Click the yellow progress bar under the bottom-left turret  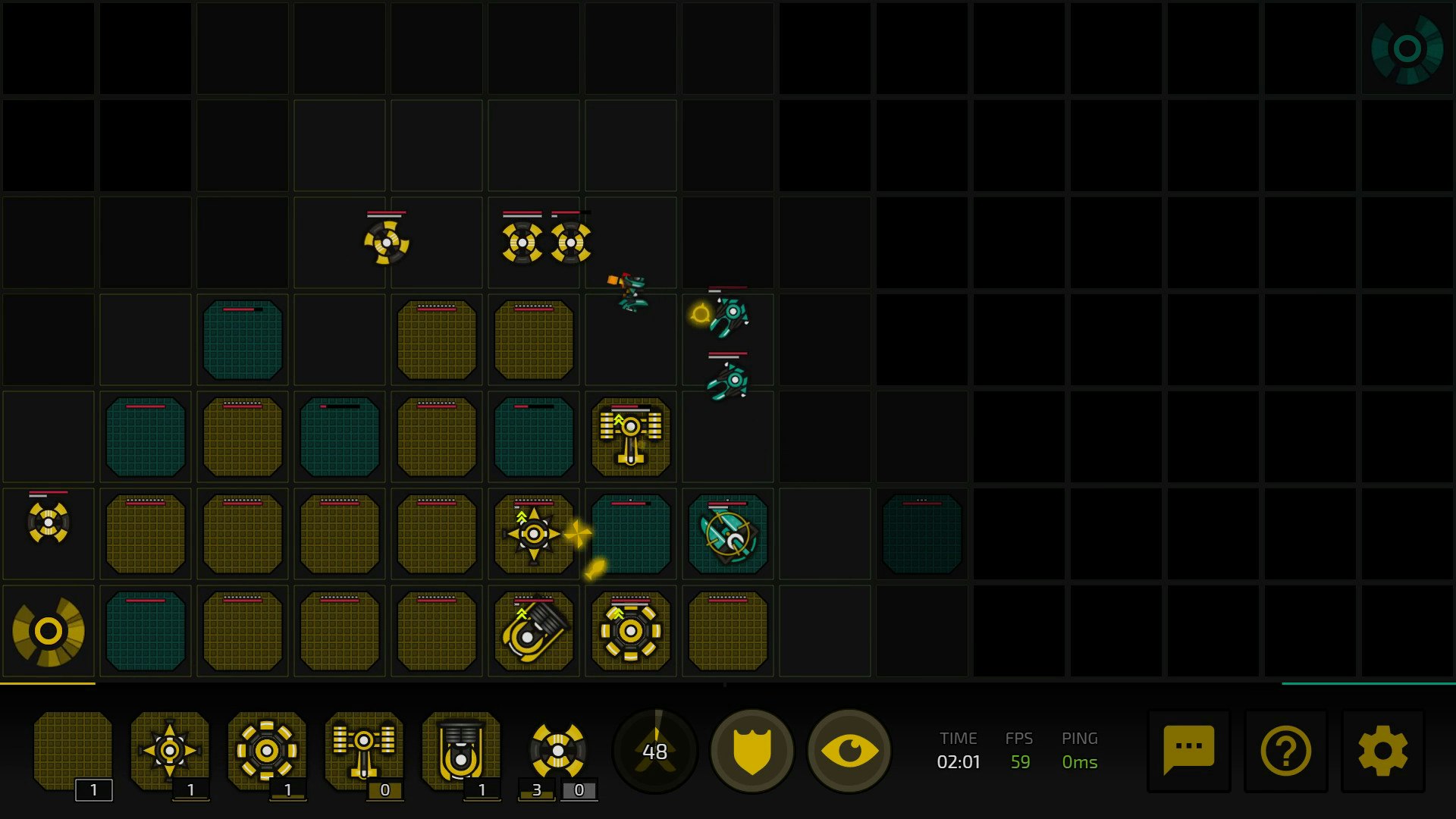click(x=49, y=682)
